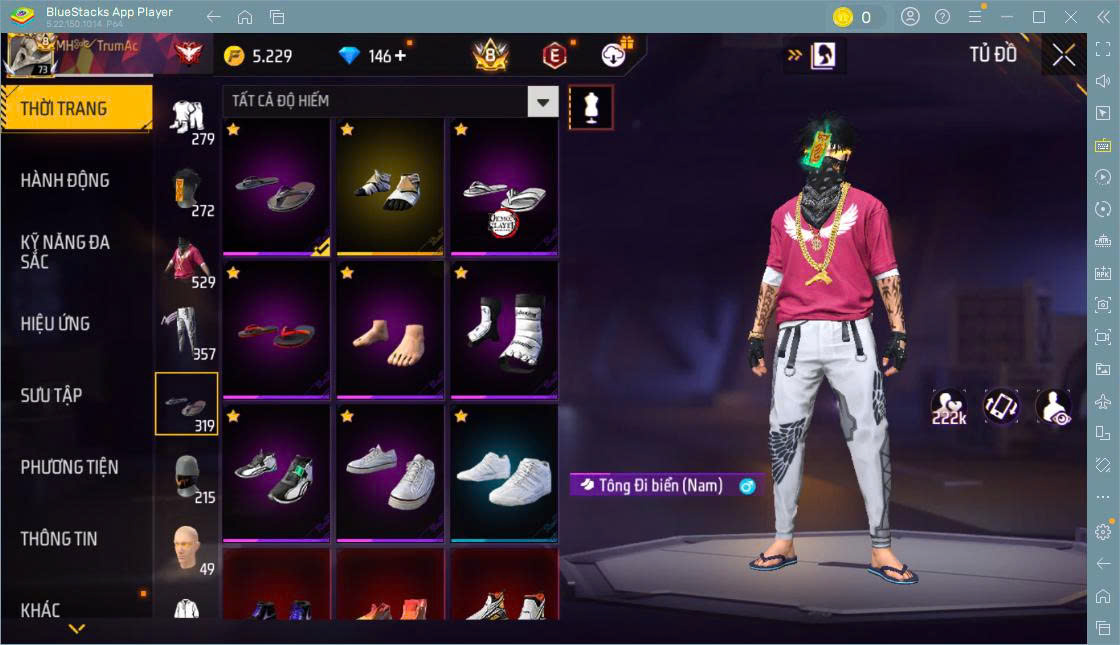The image size is (1120, 645).
Task: Switch to the pants subcategory showing 357
Action: point(186,332)
